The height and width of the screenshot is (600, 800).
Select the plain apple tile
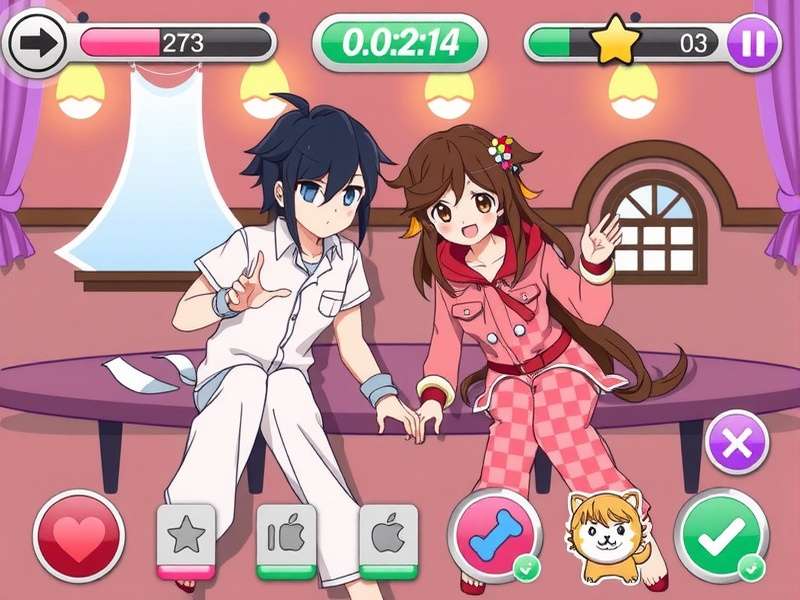[388, 537]
